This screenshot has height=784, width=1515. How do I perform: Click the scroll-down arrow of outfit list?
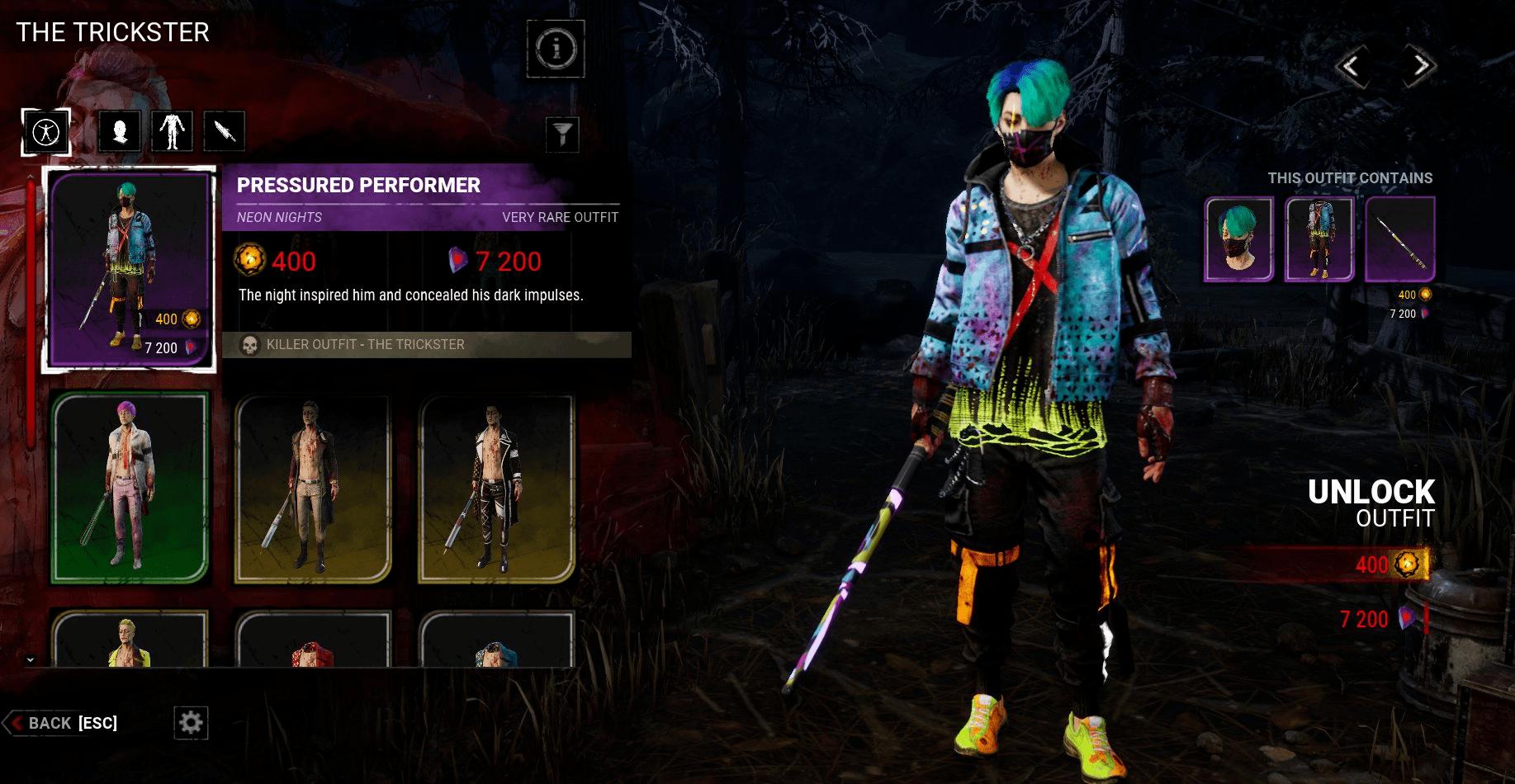pos(31,659)
